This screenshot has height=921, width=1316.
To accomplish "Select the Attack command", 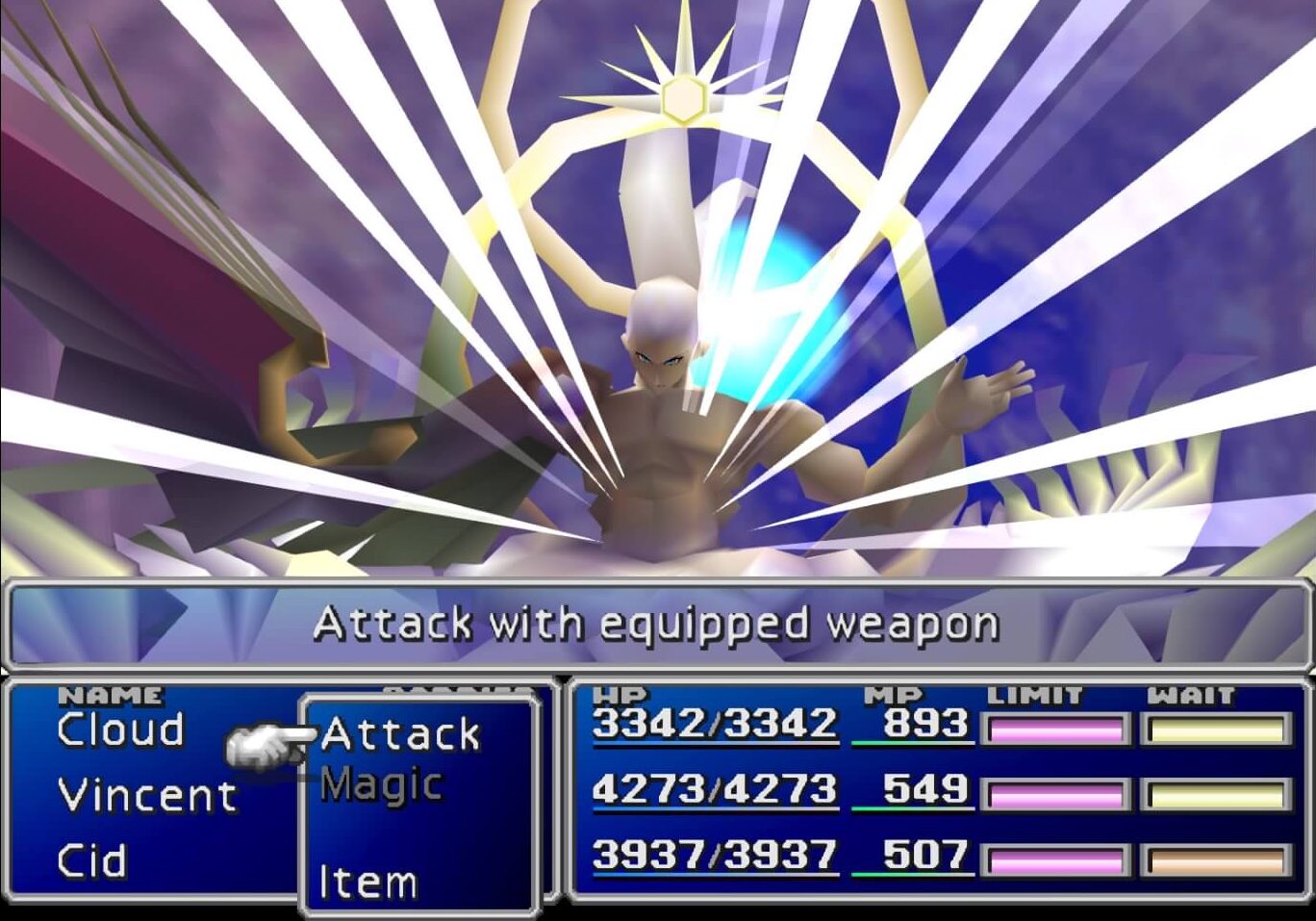I will click(400, 733).
